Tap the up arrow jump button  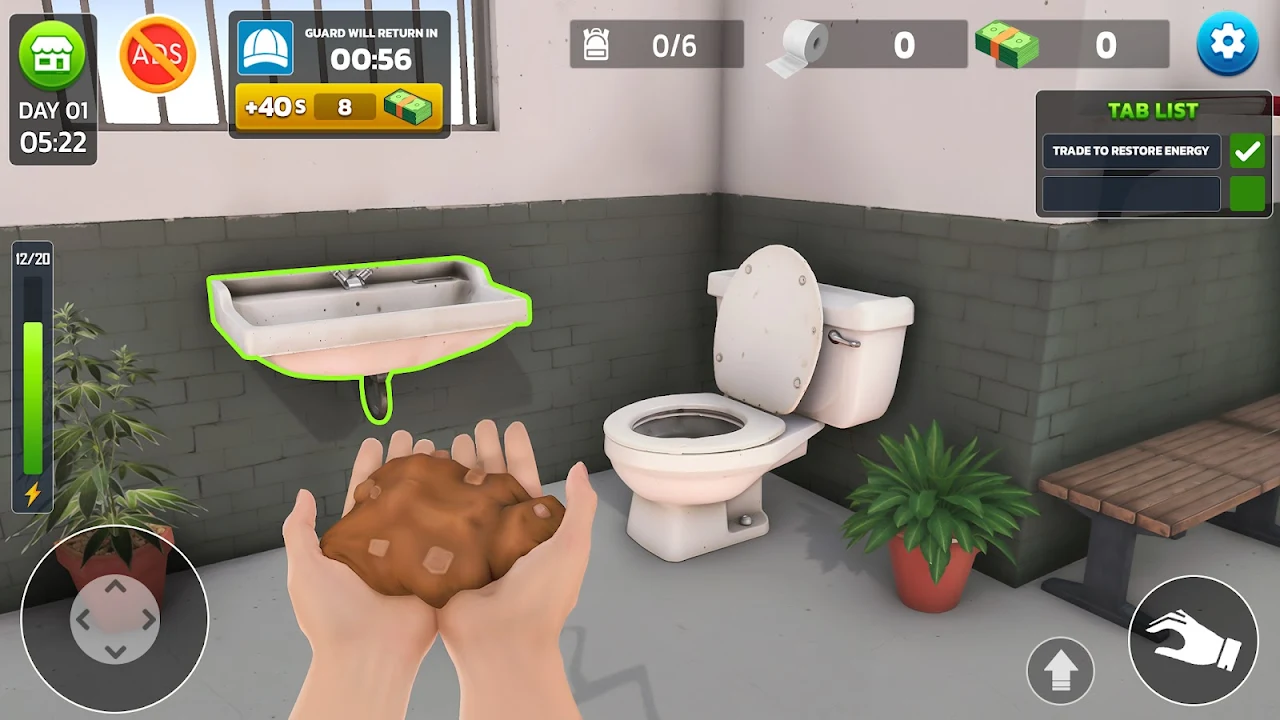tap(1060, 670)
